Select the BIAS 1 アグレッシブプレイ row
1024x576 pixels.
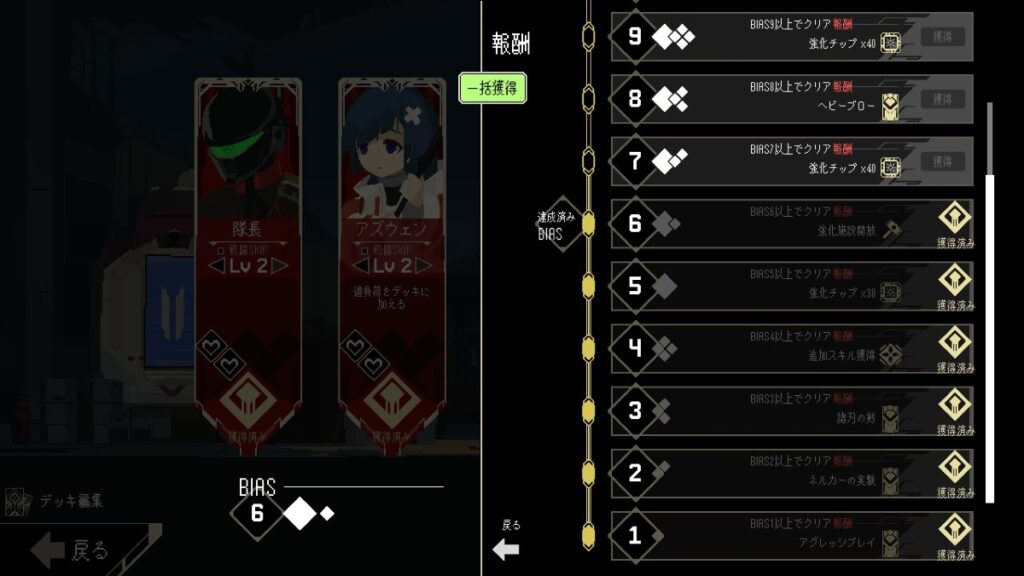[792, 535]
